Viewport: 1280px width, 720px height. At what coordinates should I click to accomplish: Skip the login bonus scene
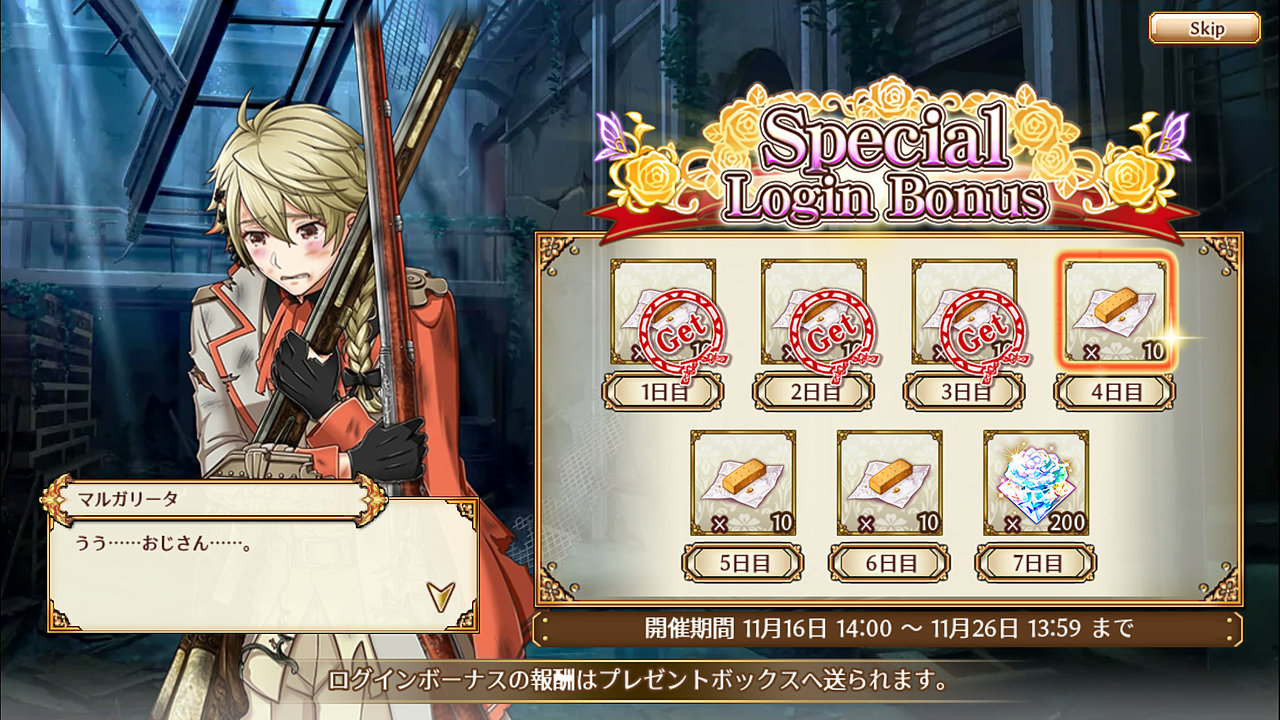tap(1204, 28)
